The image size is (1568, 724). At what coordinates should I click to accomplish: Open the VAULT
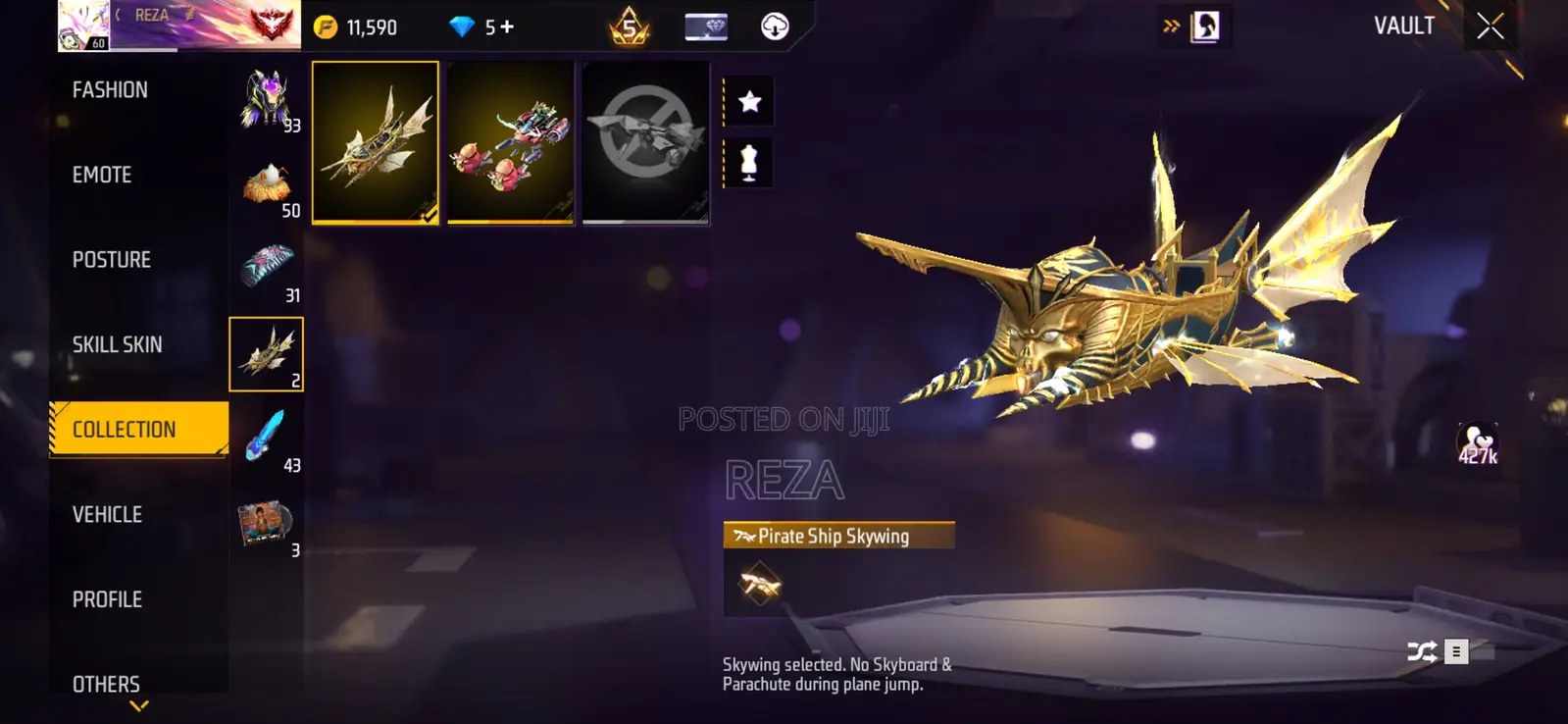[x=1402, y=26]
